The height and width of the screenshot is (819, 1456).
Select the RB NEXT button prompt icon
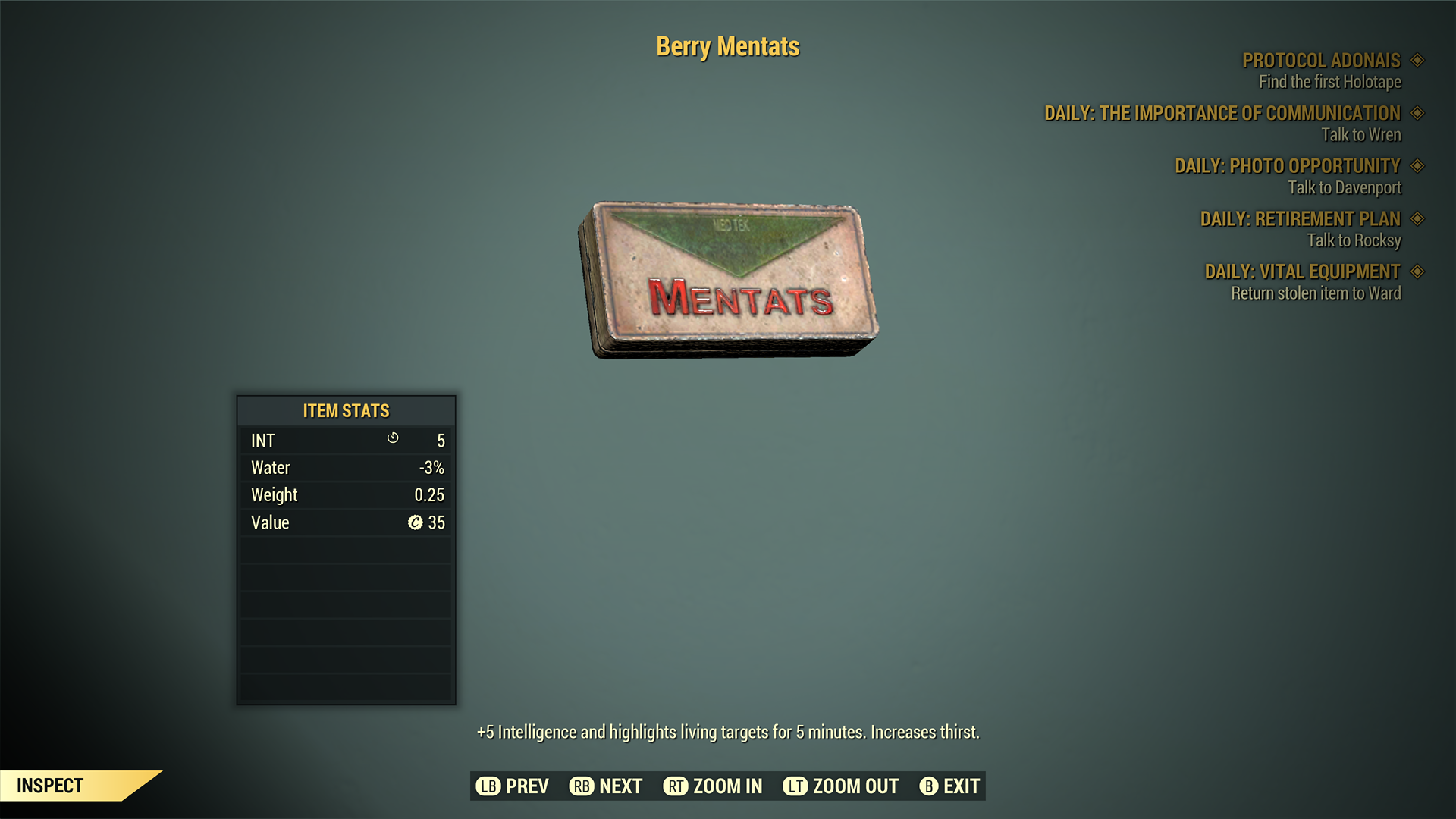tap(582, 786)
